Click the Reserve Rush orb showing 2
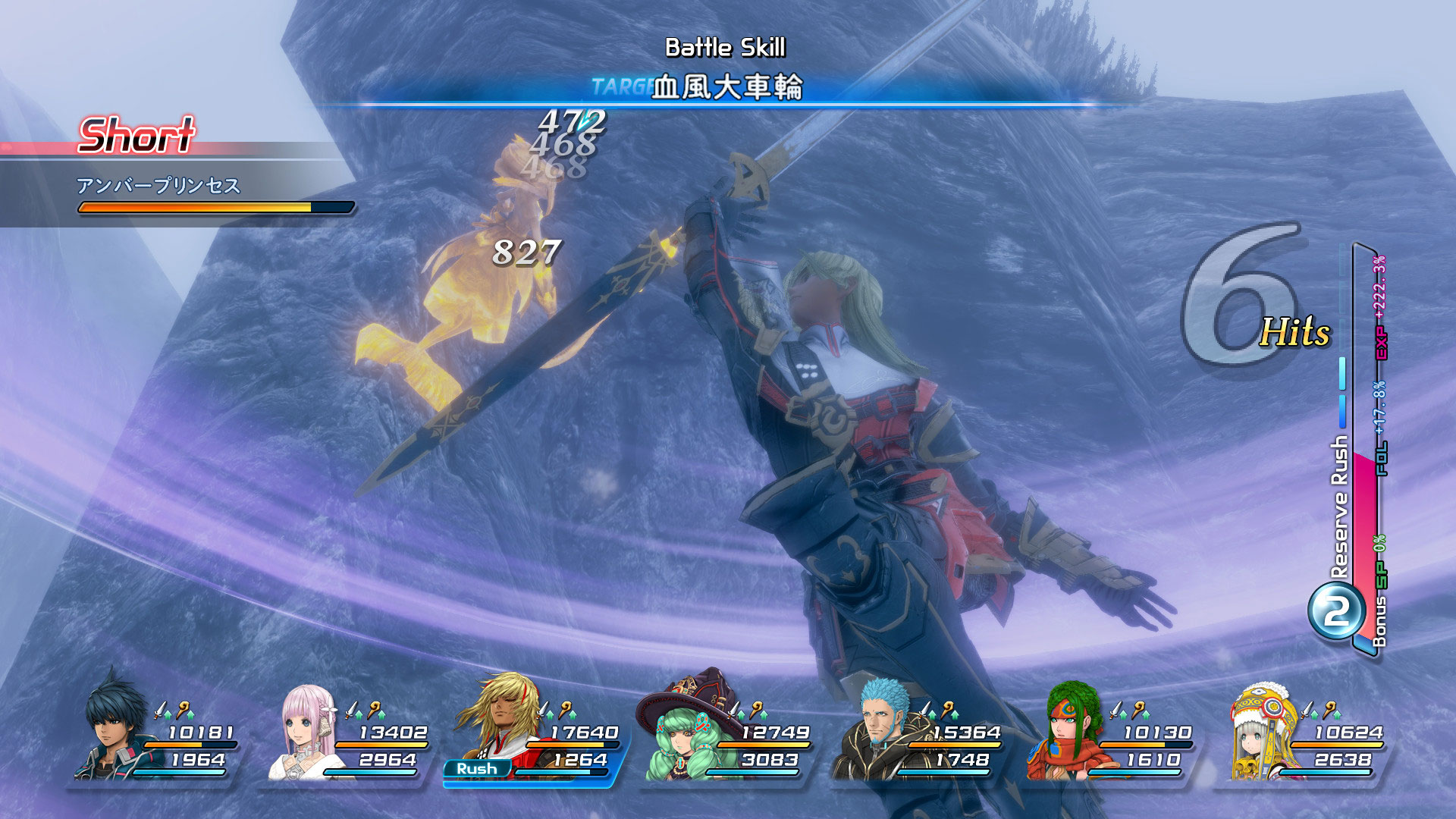 point(1336,611)
